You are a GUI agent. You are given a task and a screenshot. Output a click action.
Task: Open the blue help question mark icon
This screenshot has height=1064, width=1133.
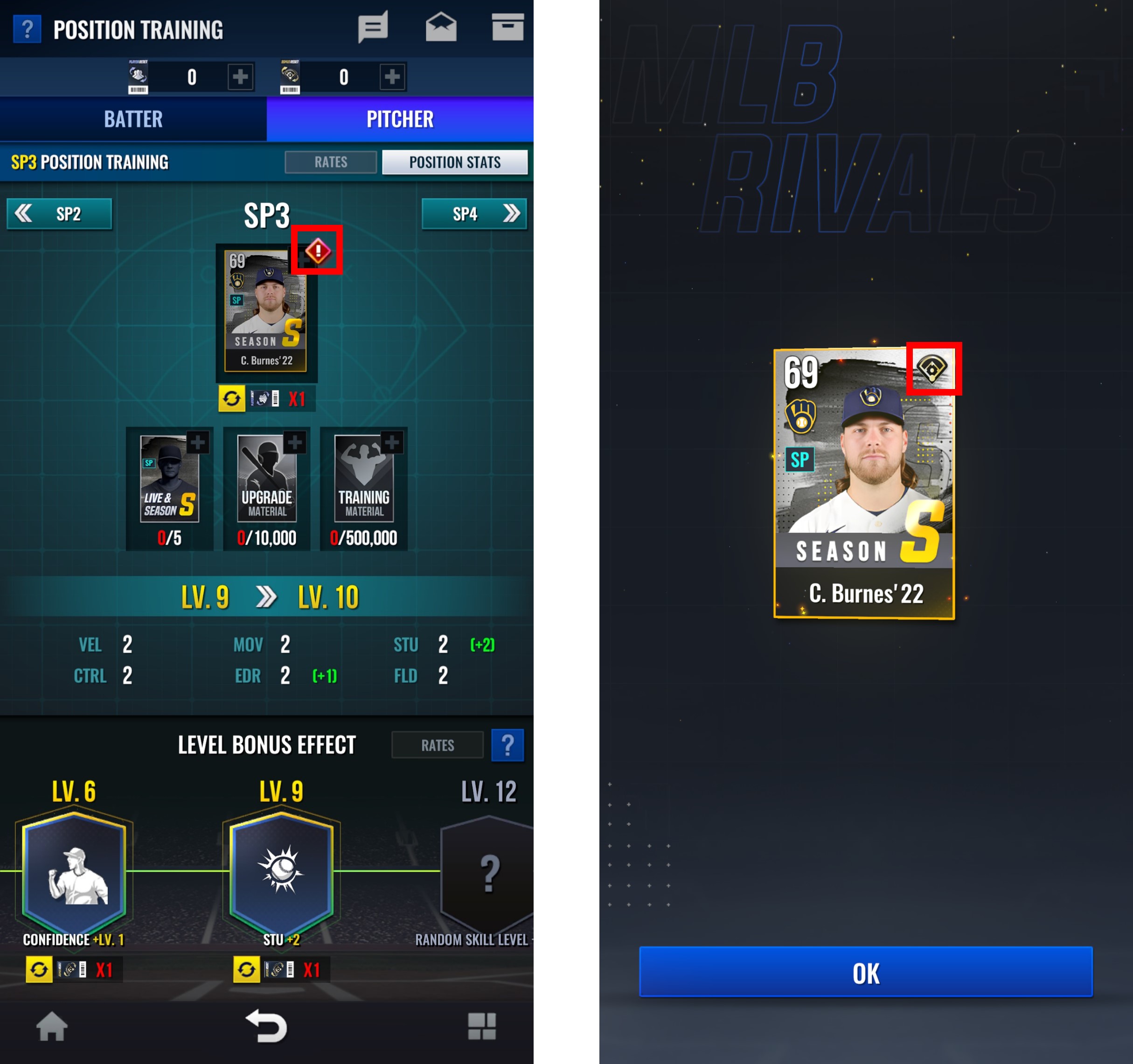(27, 29)
